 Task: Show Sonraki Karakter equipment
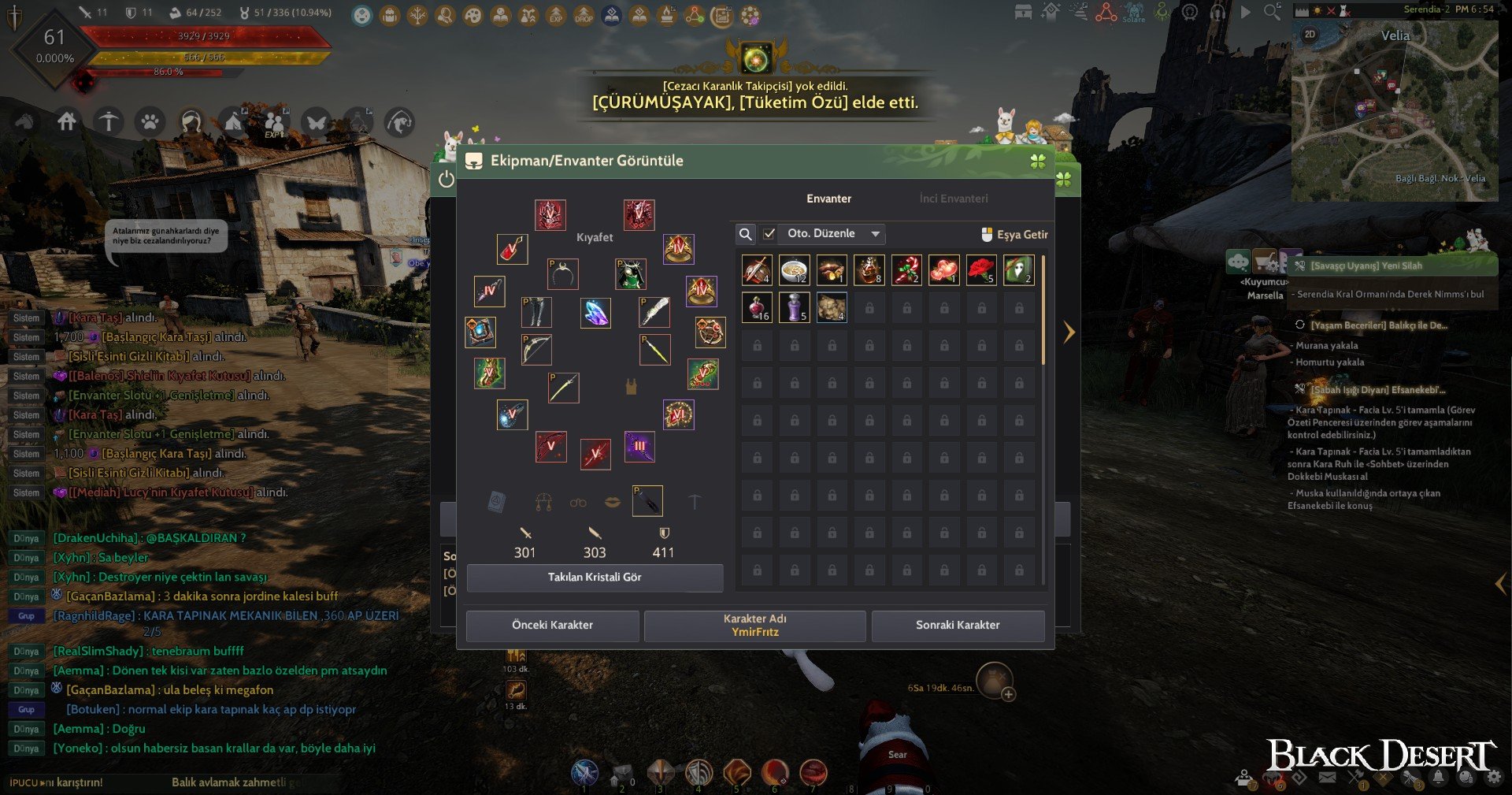pyautogui.click(x=958, y=626)
